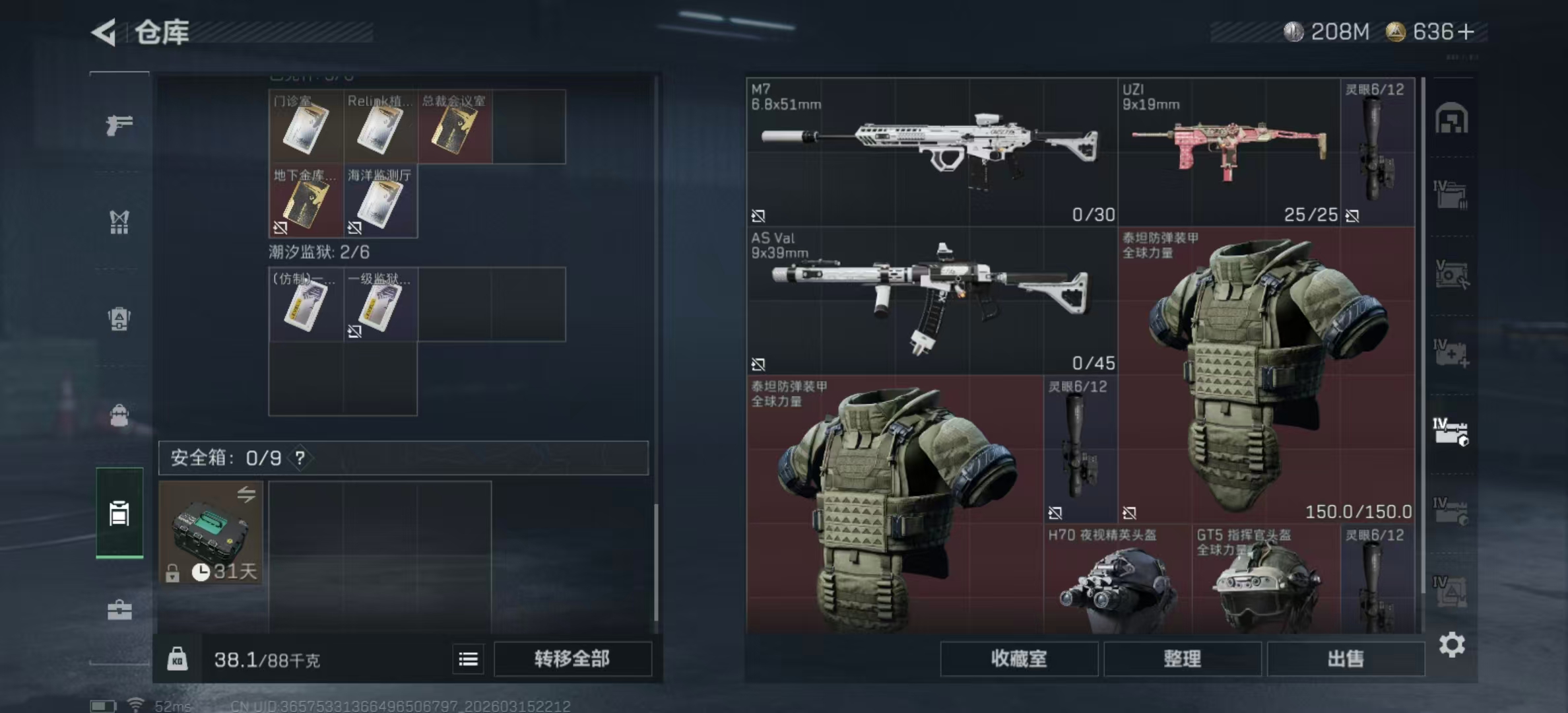Open the gear settings icon
The image size is (1568, 713).
click(1451, 644)
